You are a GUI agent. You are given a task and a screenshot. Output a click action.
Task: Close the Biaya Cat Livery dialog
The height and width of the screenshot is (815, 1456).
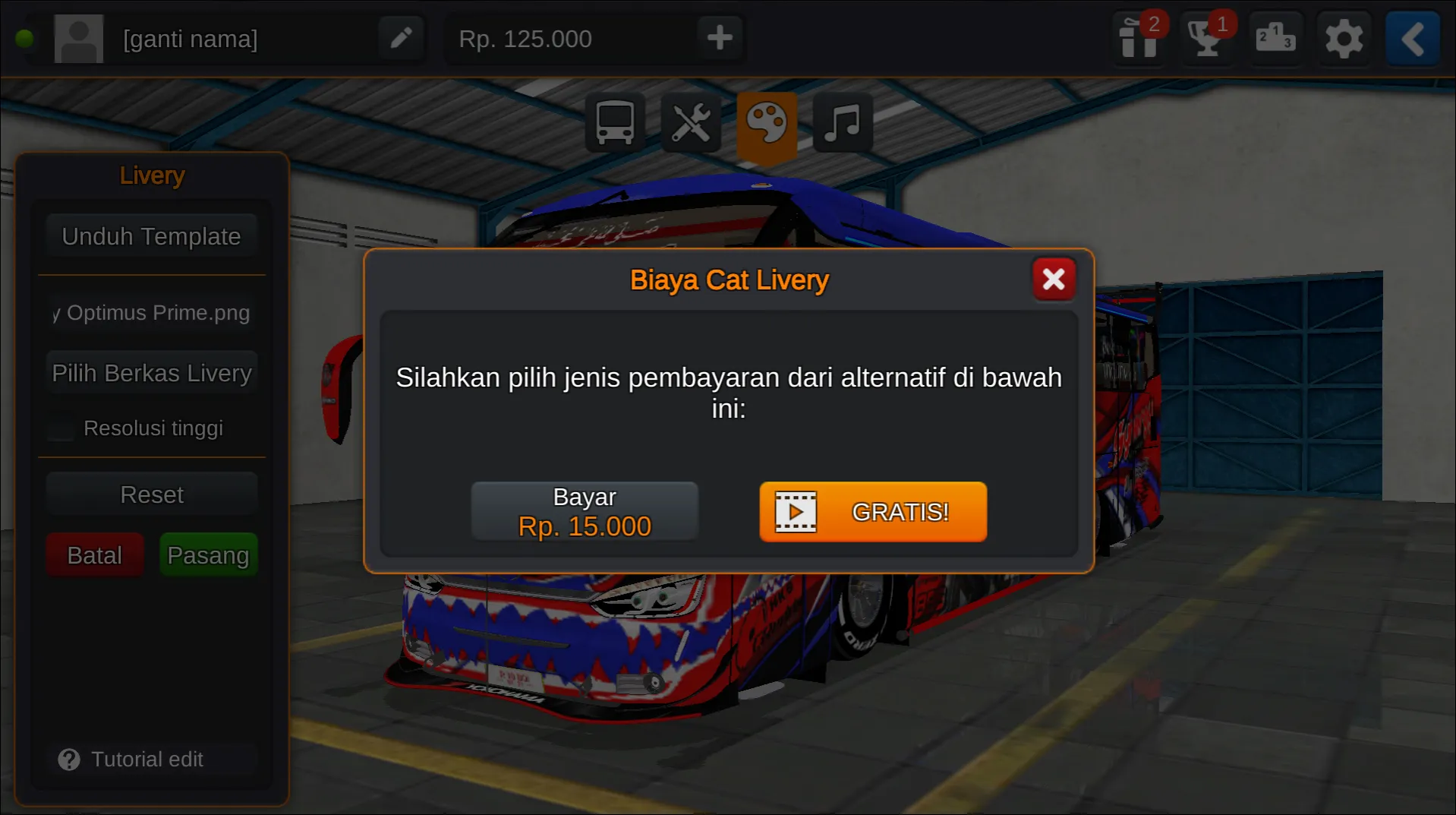pyautogui.click(x=1054, y=279)
